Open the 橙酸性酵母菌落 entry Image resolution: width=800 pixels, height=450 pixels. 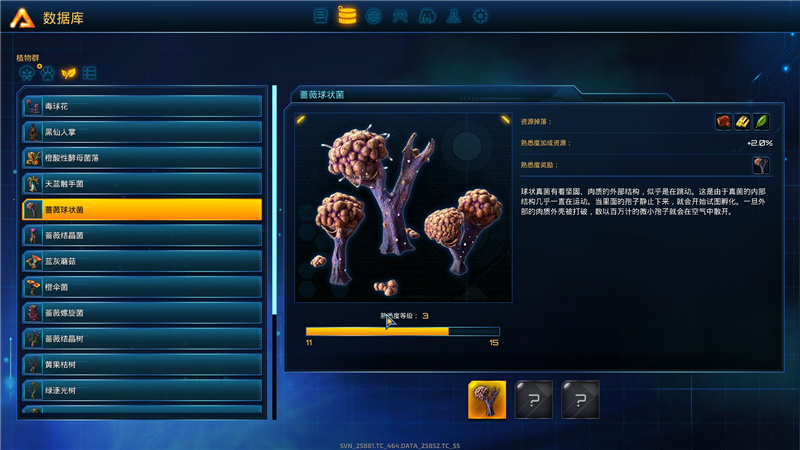click(142, 157)
